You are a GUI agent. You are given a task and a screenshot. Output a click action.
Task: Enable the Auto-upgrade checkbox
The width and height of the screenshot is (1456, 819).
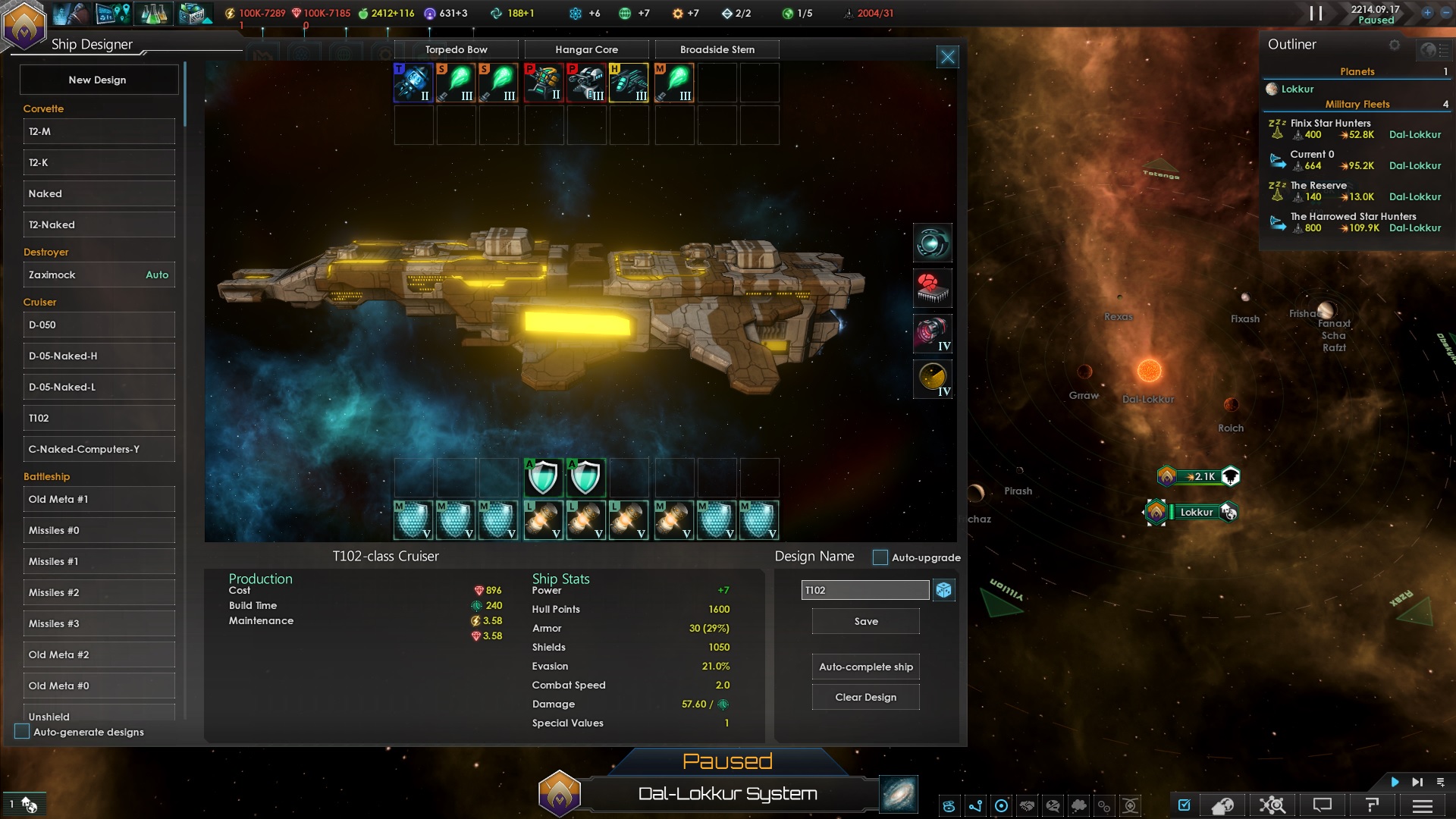pos(880,557)
